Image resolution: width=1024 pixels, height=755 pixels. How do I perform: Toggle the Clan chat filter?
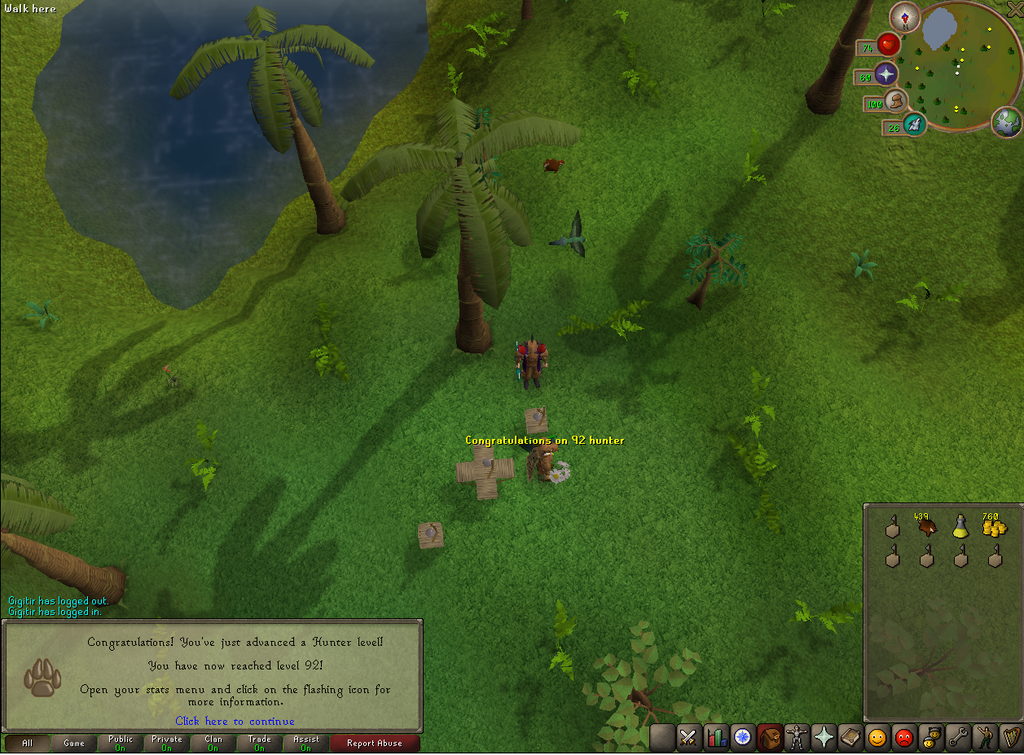pos(213,743)
